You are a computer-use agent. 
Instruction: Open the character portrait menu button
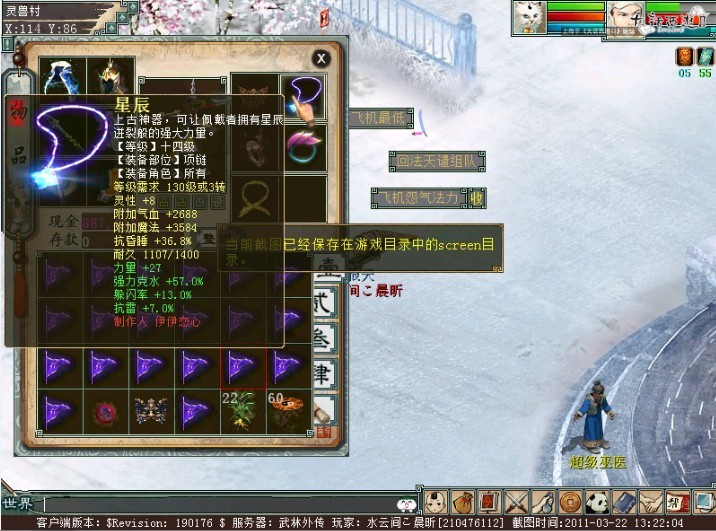click(436, 502)
